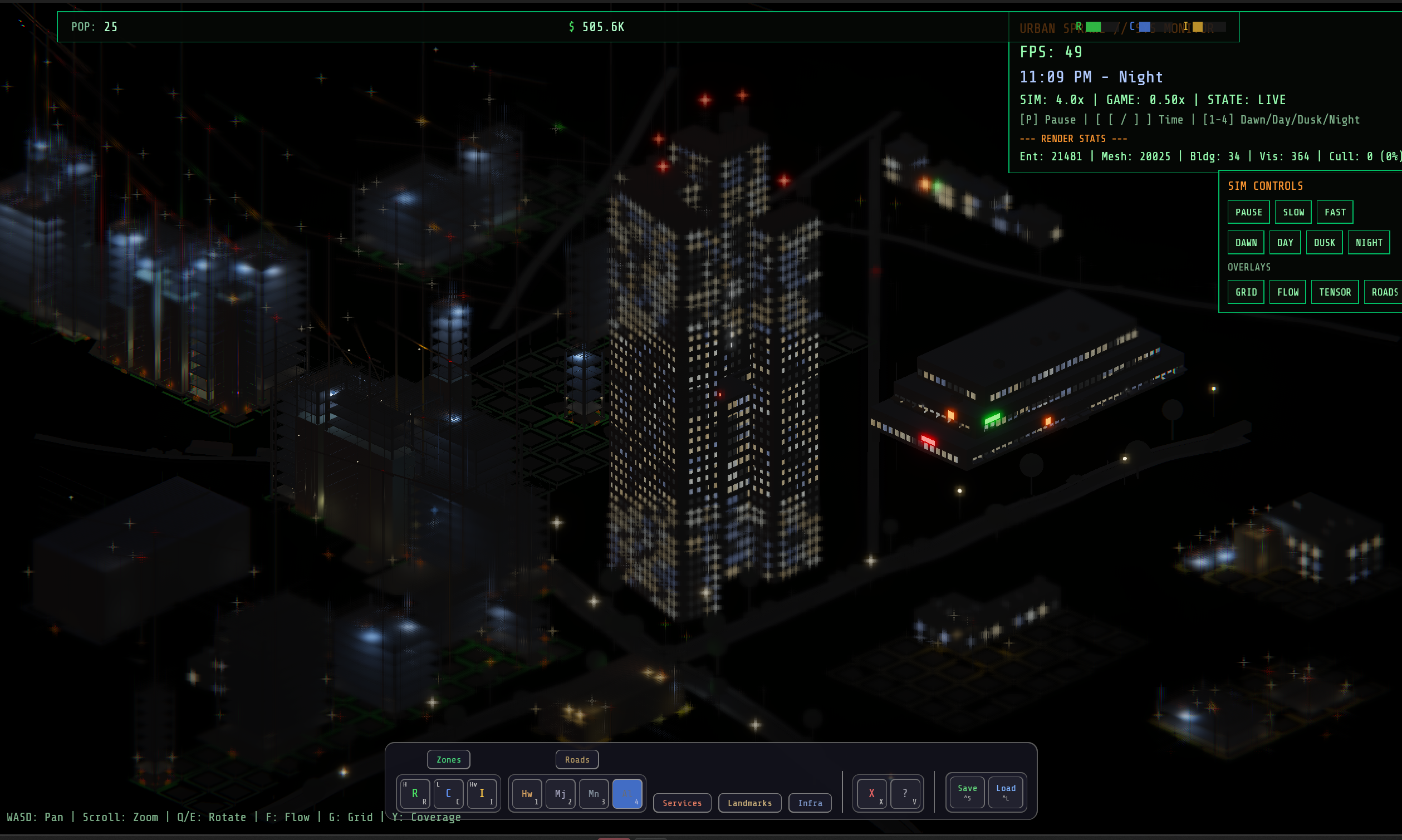This screenshot has height=840, width=1402.
Task: Open the Landmarks category
Action: (x=749, y=803)
